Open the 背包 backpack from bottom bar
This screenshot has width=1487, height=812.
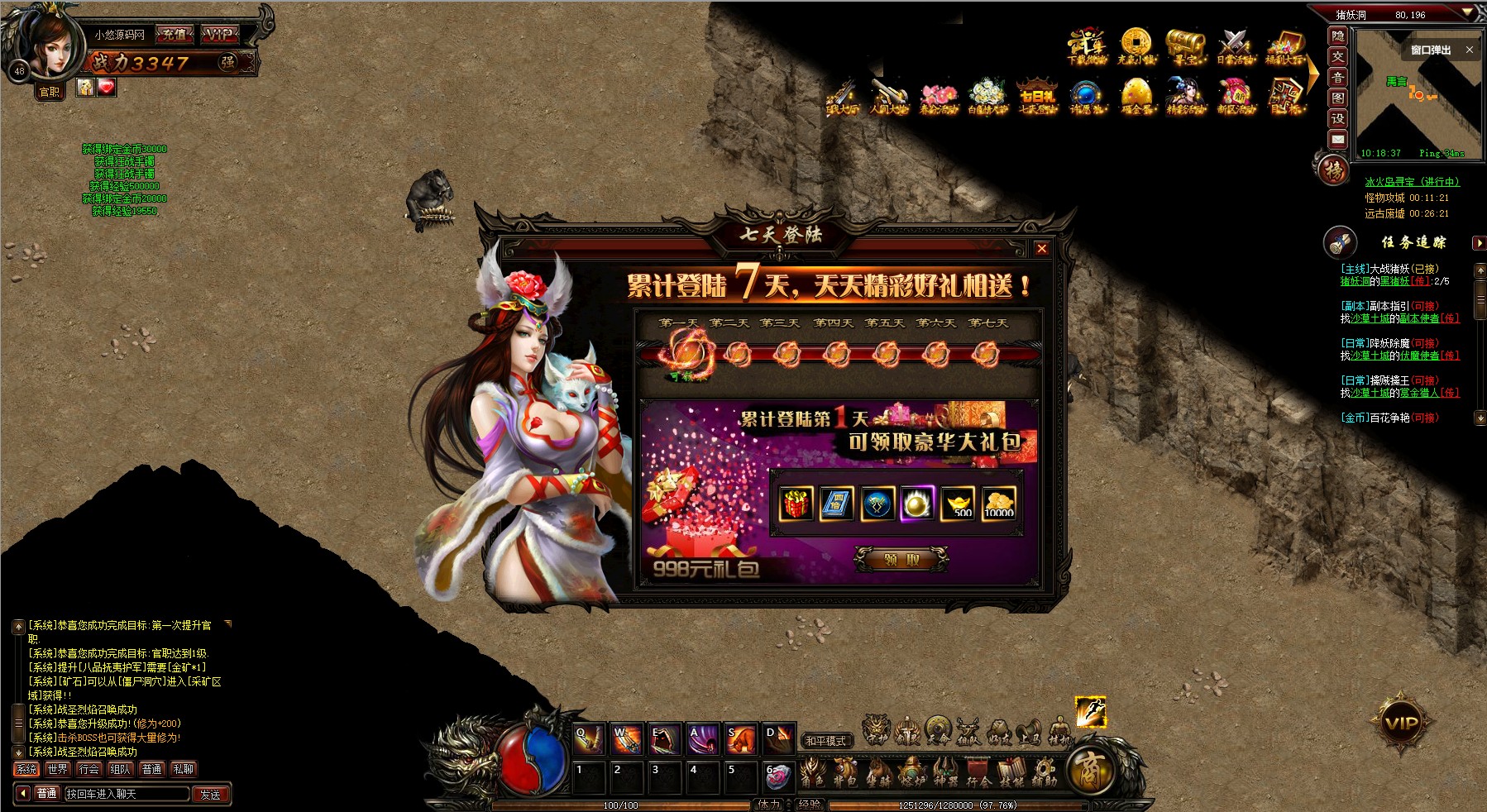pyautogui.click(x=844, y=773)
